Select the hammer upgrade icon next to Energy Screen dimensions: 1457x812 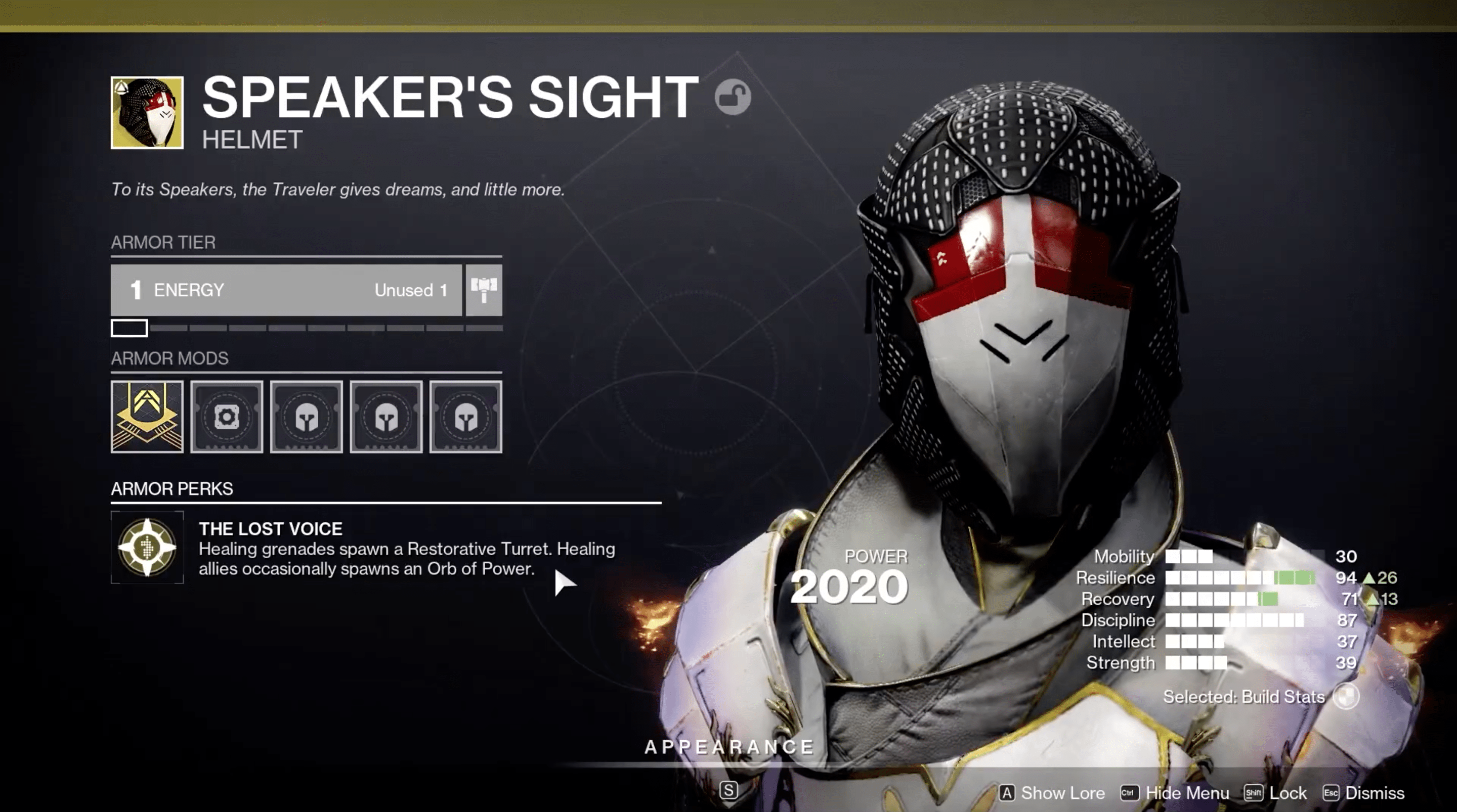tap(484, 290)
